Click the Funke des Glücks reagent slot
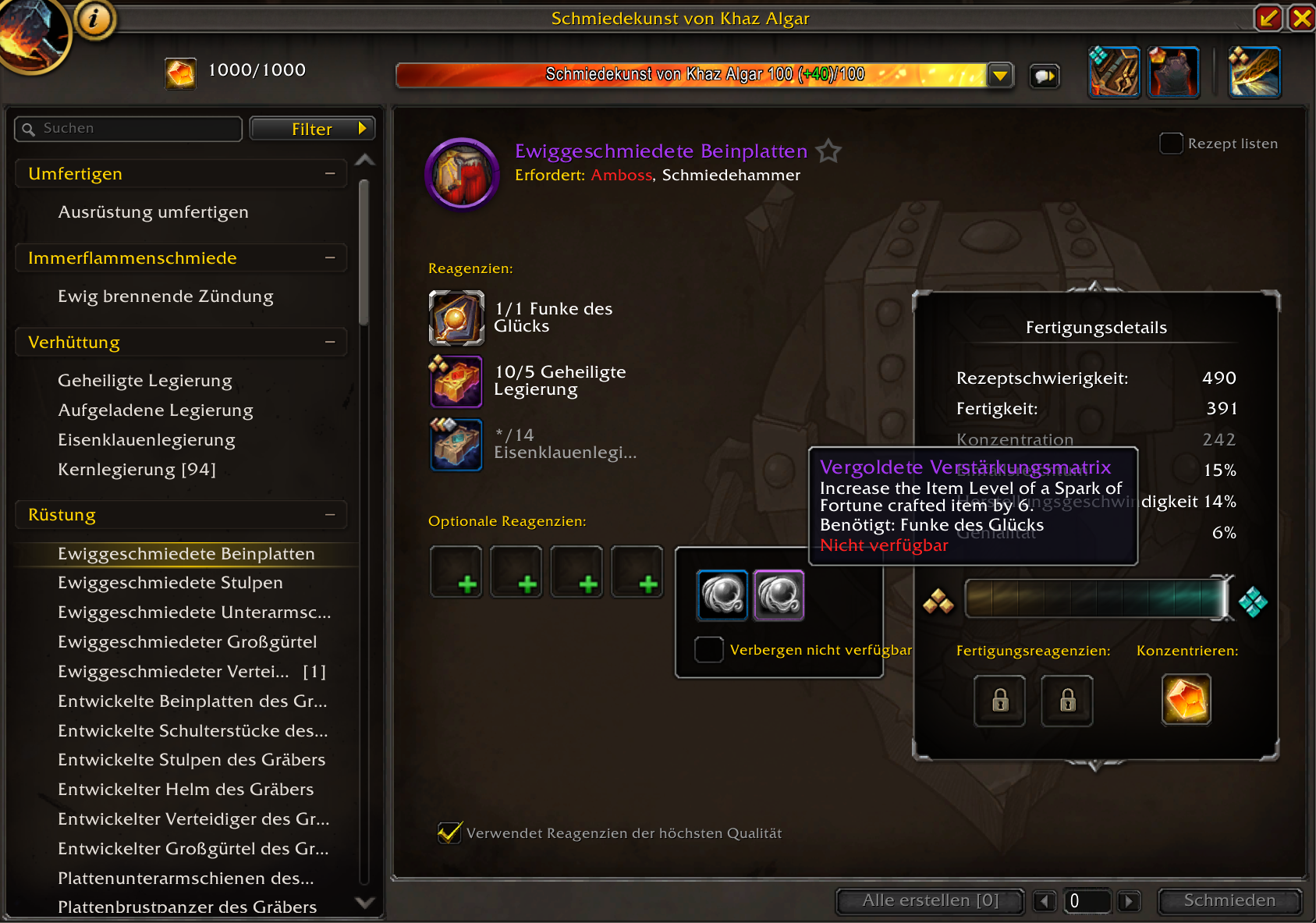The height and width of the screenshot is (923, 1316). point(456,318)
